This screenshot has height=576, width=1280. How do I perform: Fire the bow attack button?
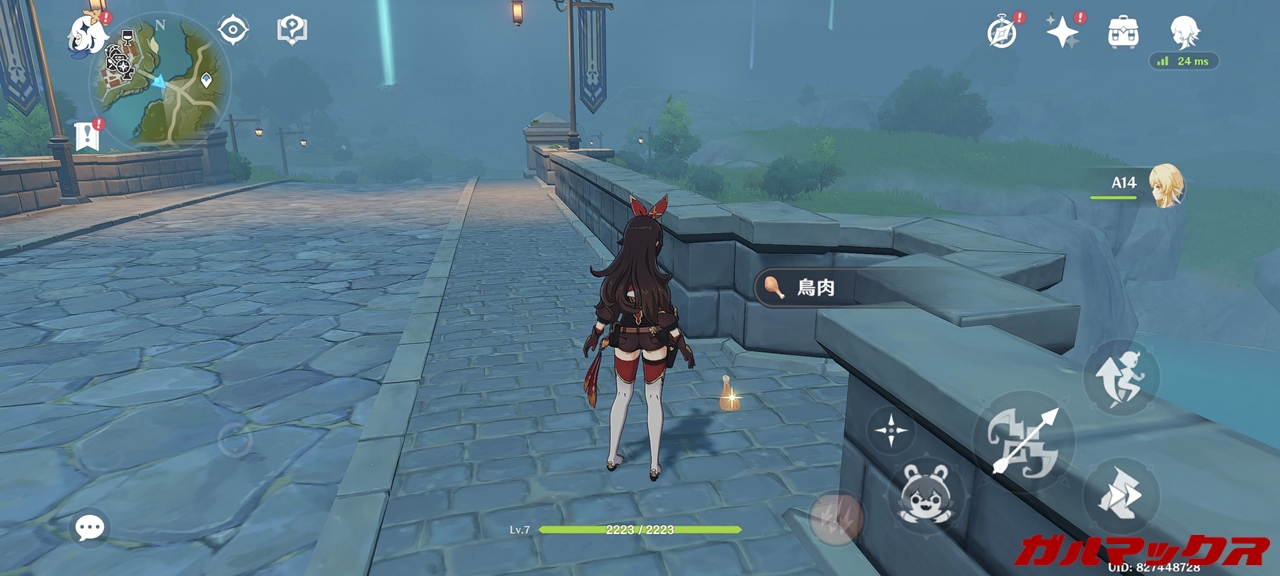pyautogui.click(x=1023, y=440)
